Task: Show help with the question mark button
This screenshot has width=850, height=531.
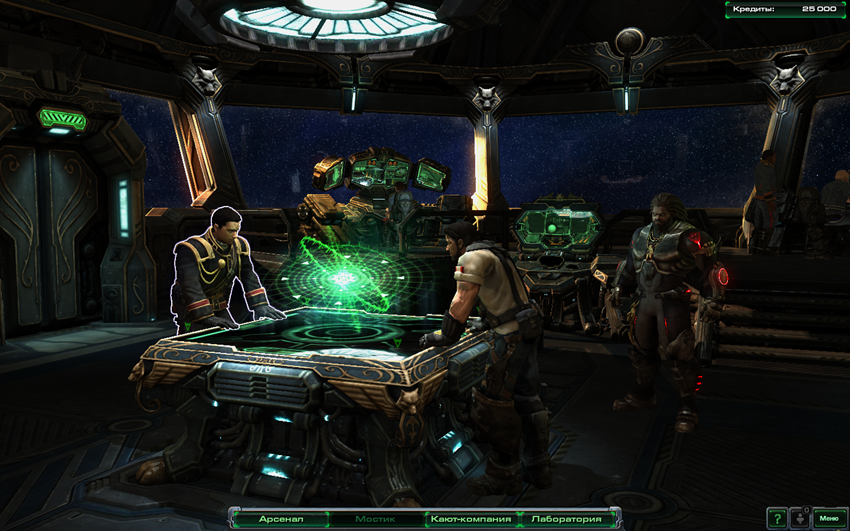Action: pos(777,518)
